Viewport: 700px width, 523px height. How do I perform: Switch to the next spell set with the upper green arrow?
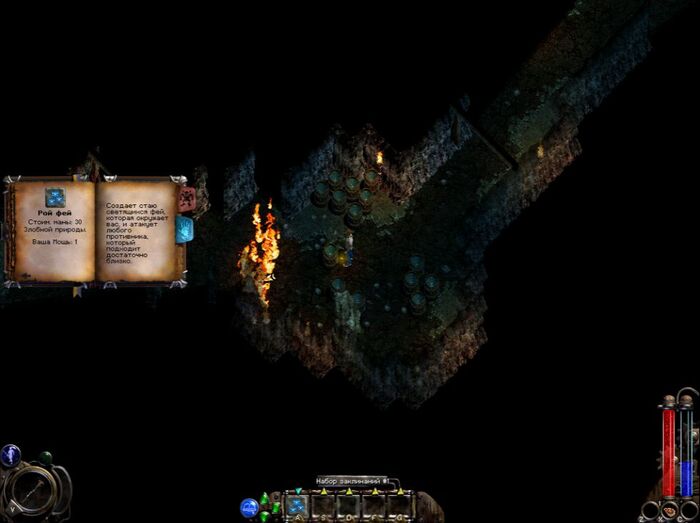click(x=265, y=498)
